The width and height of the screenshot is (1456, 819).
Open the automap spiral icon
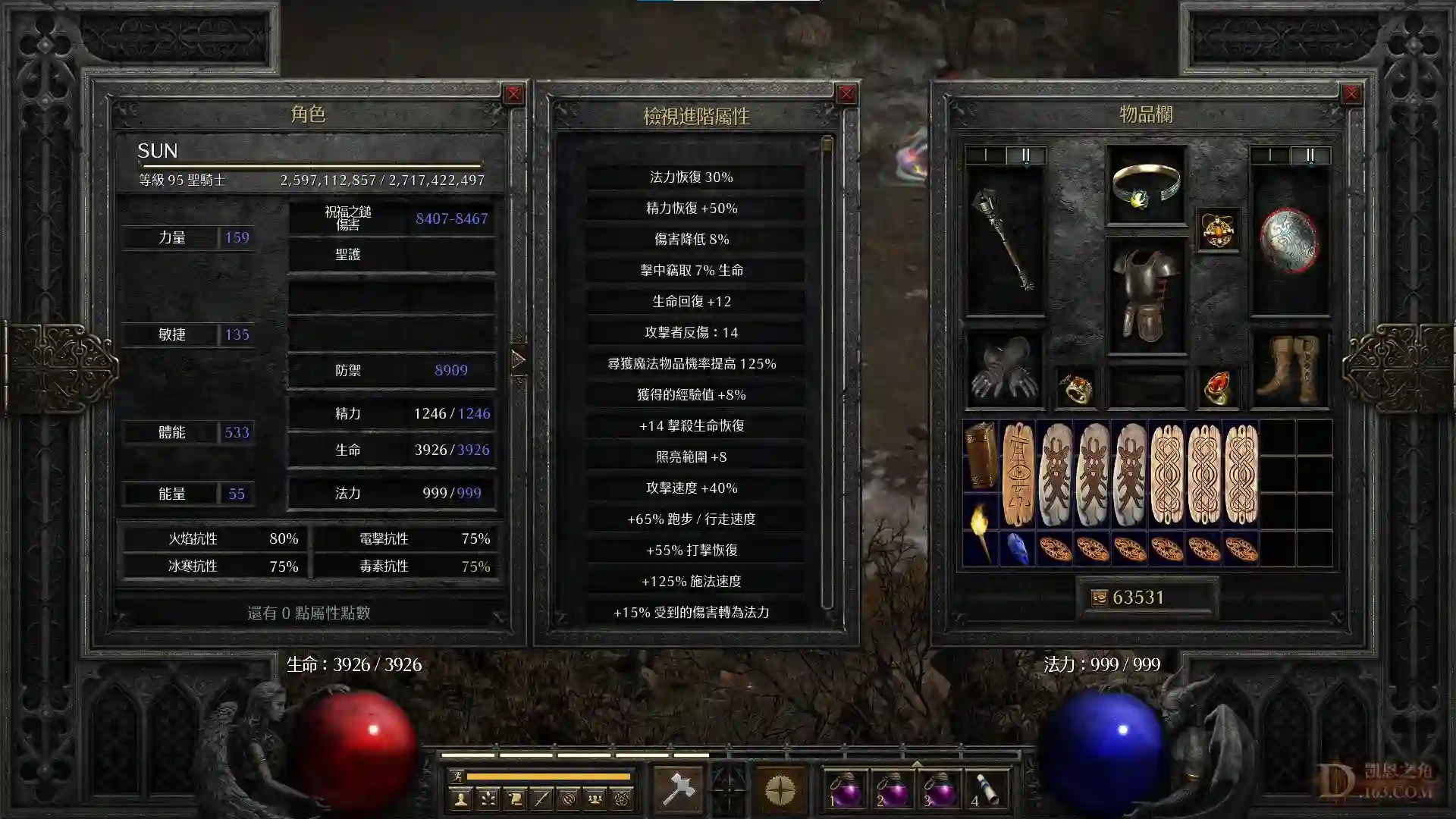pos(567,798)
